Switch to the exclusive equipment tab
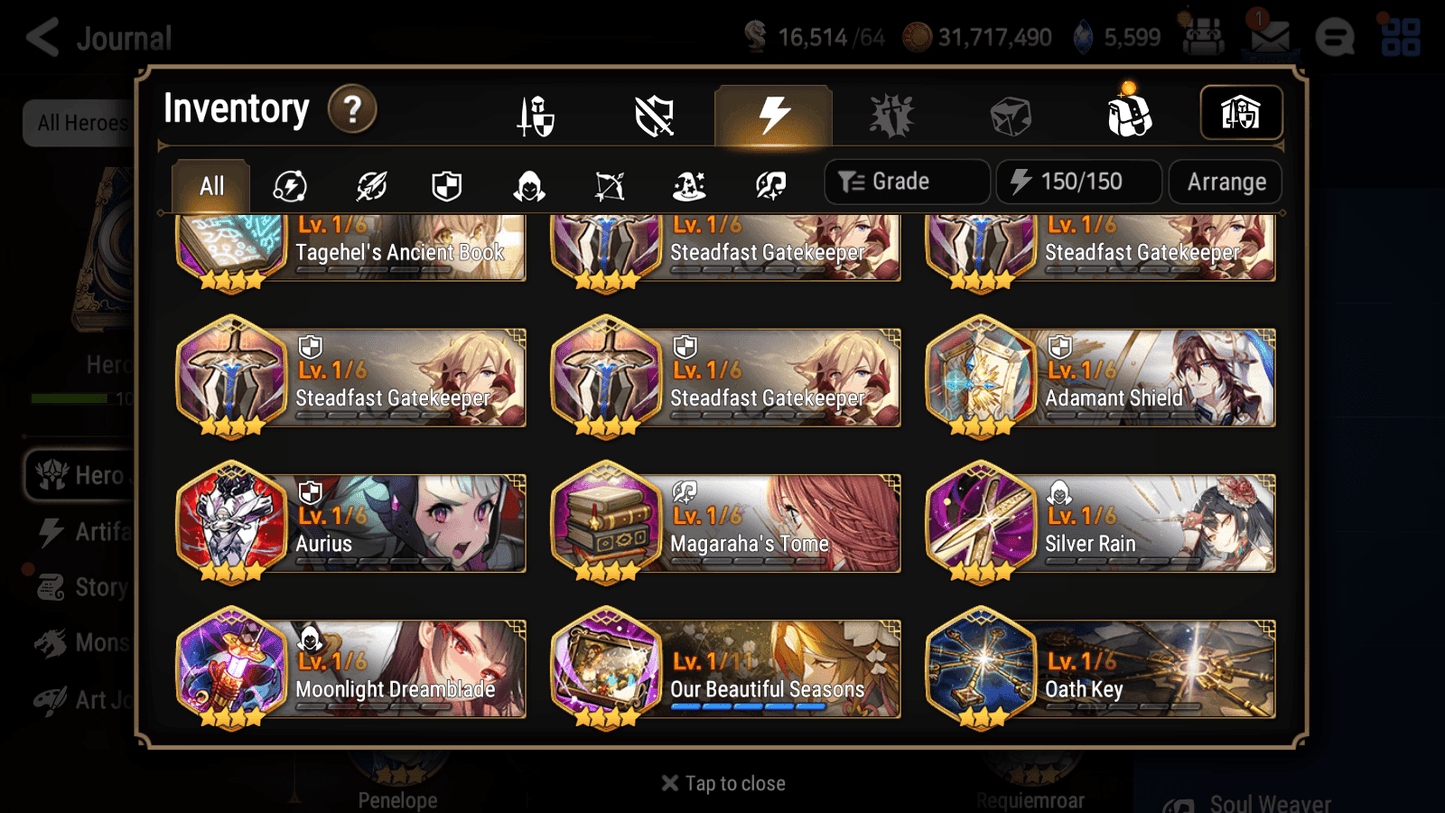This screenshot has height=813, width=1445. (655, 113)
